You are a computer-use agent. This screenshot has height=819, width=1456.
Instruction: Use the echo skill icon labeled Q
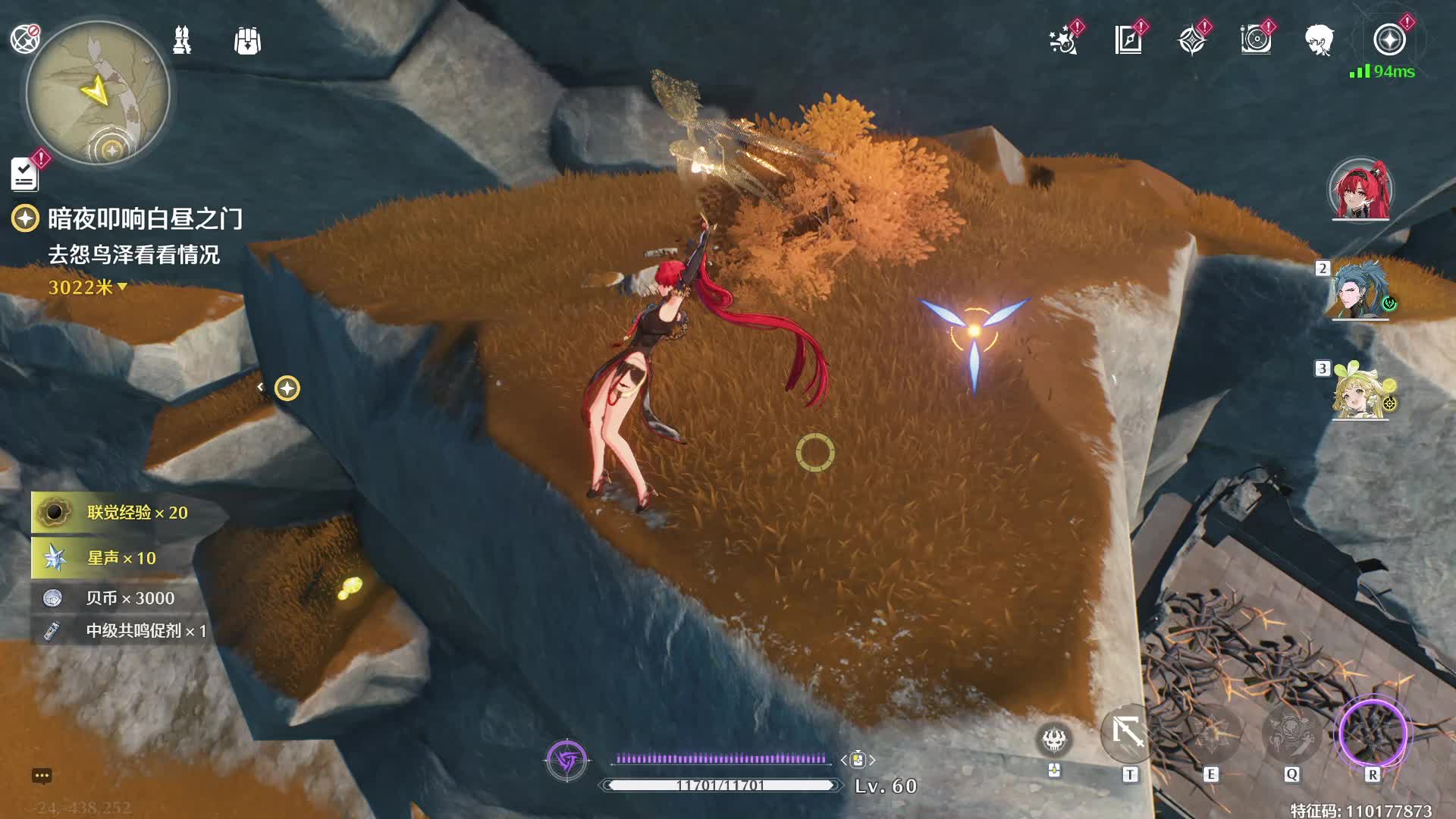(1291, 734)
